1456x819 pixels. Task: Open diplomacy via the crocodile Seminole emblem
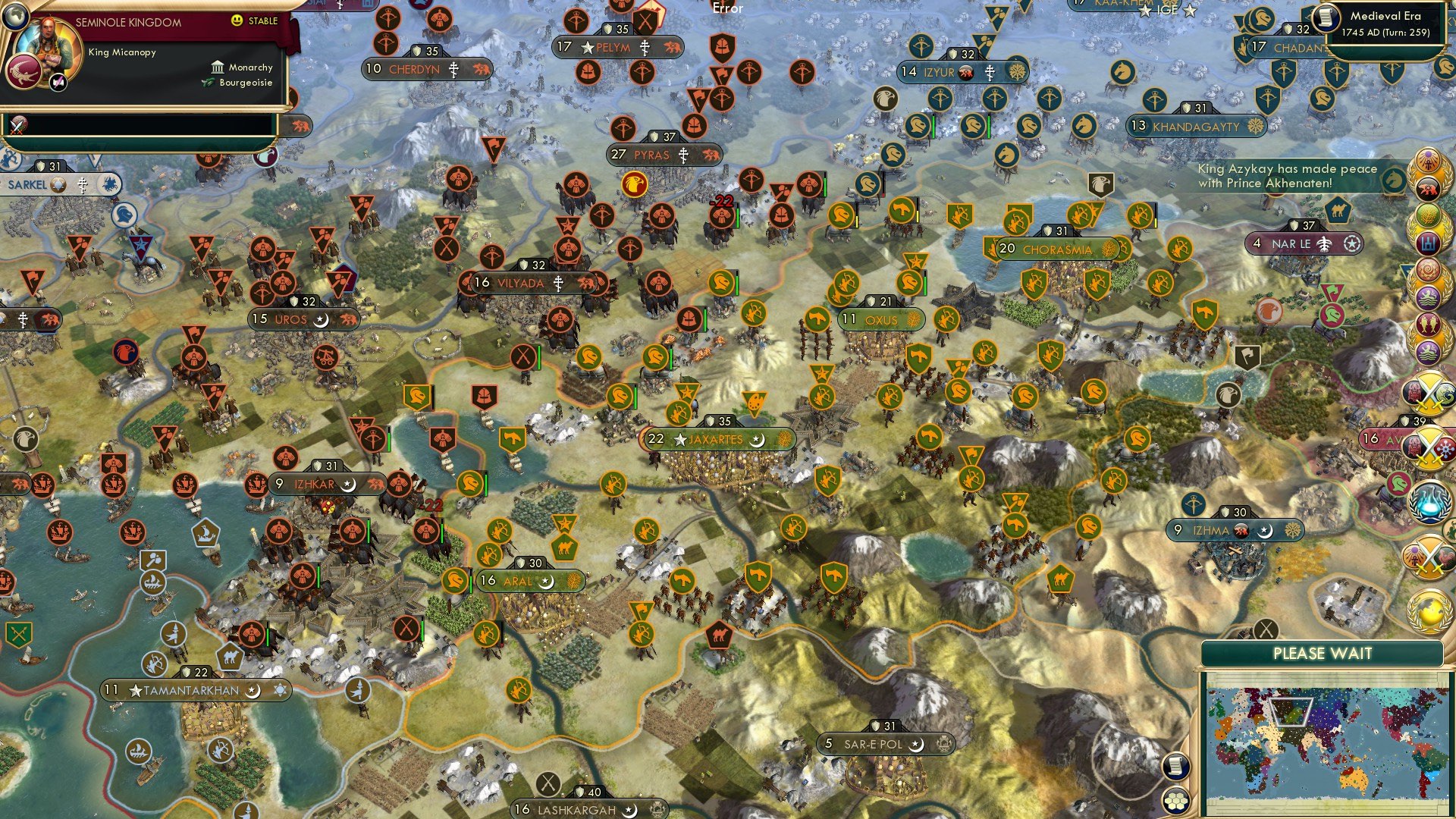(23, 72)
